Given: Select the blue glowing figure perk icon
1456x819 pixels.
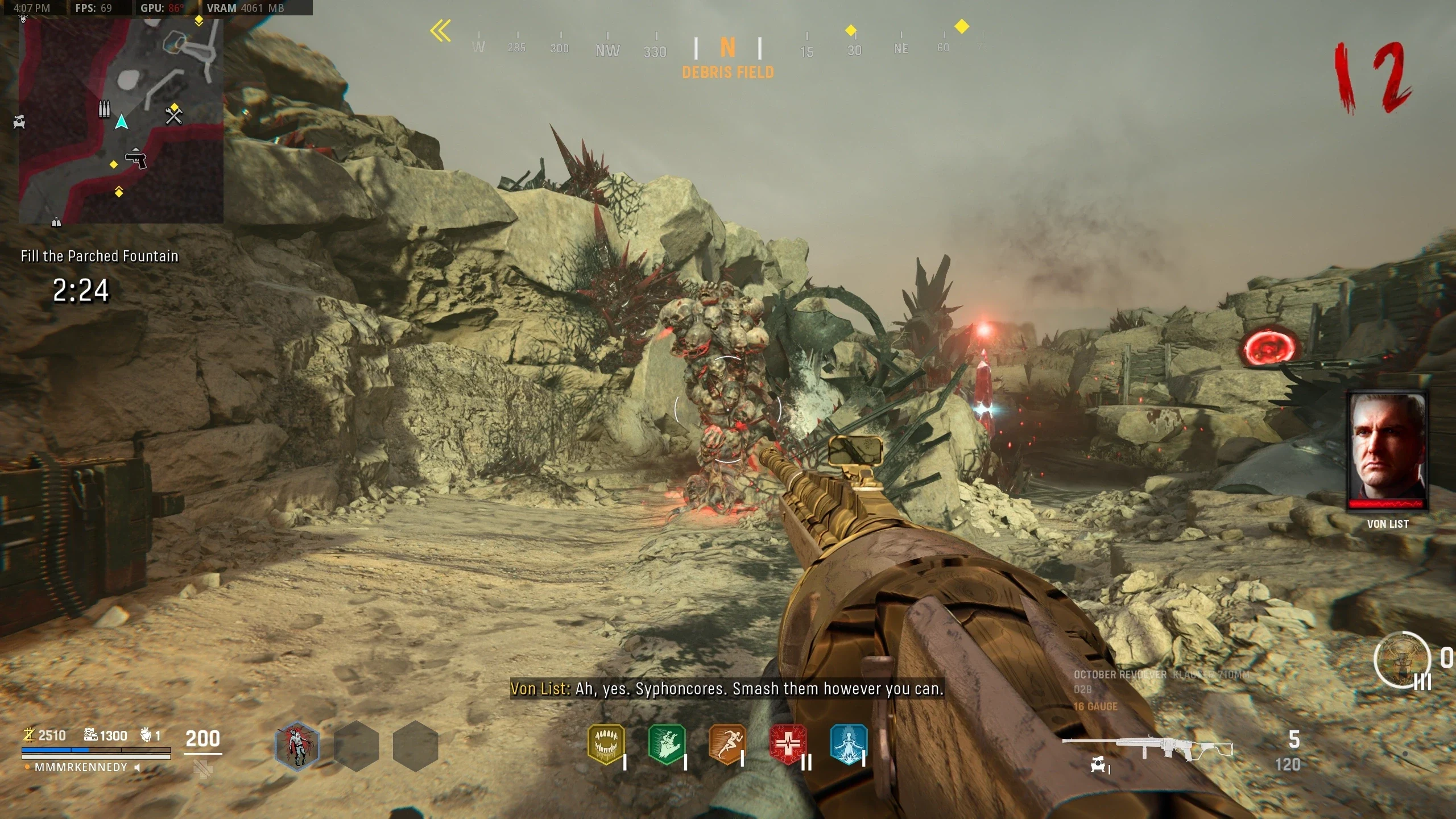Looking at the screenshot, I should [848, 743].
